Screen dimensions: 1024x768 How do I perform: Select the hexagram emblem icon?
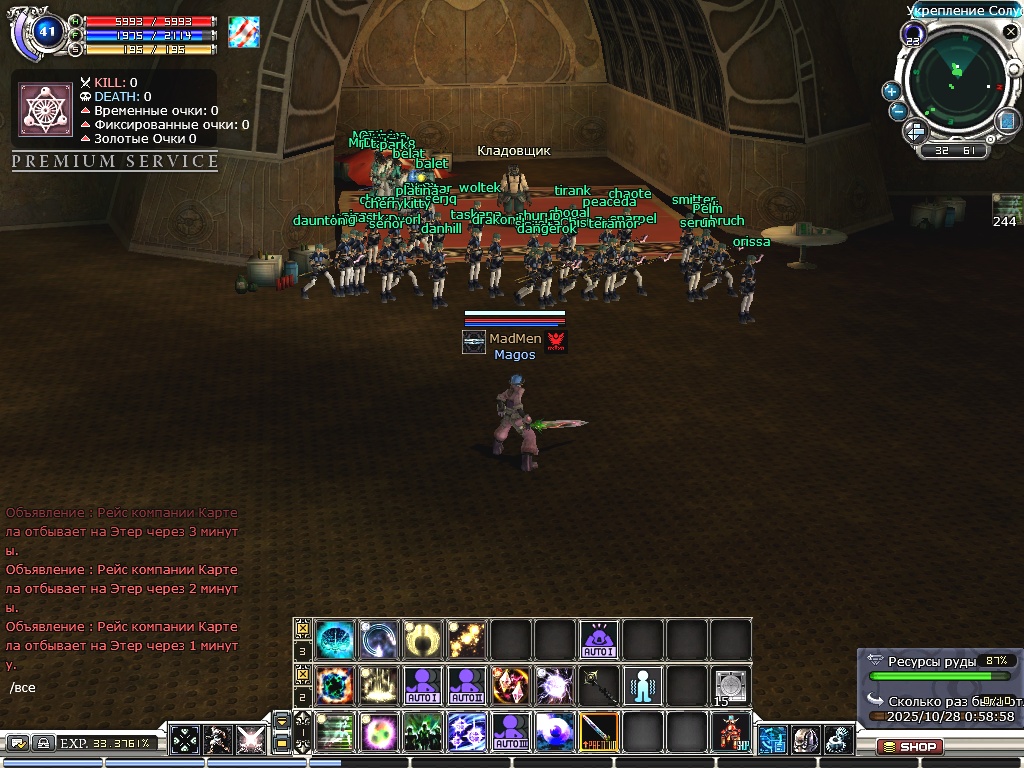pos(44,107)
